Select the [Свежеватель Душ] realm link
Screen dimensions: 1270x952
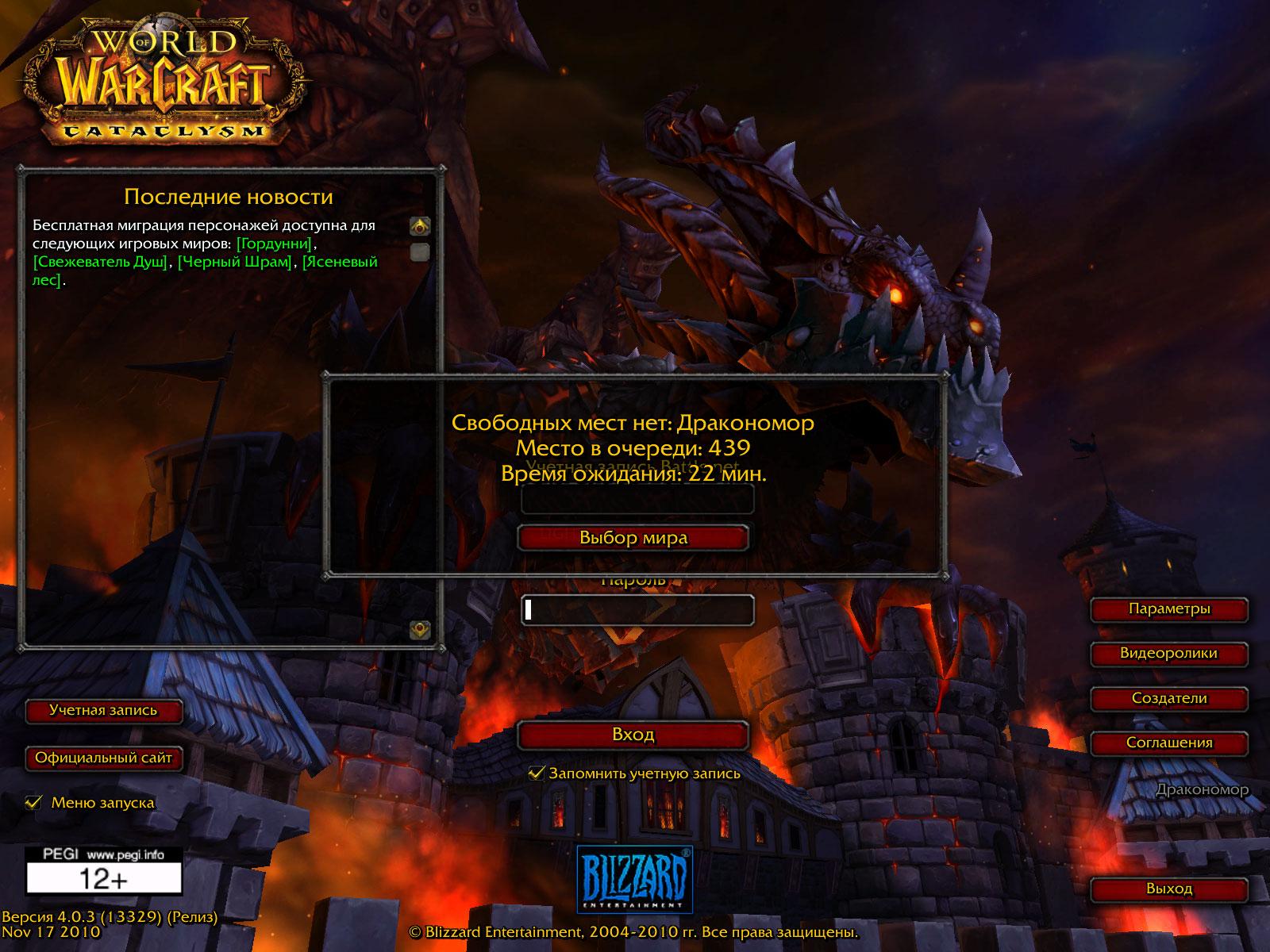pos(101,262)
